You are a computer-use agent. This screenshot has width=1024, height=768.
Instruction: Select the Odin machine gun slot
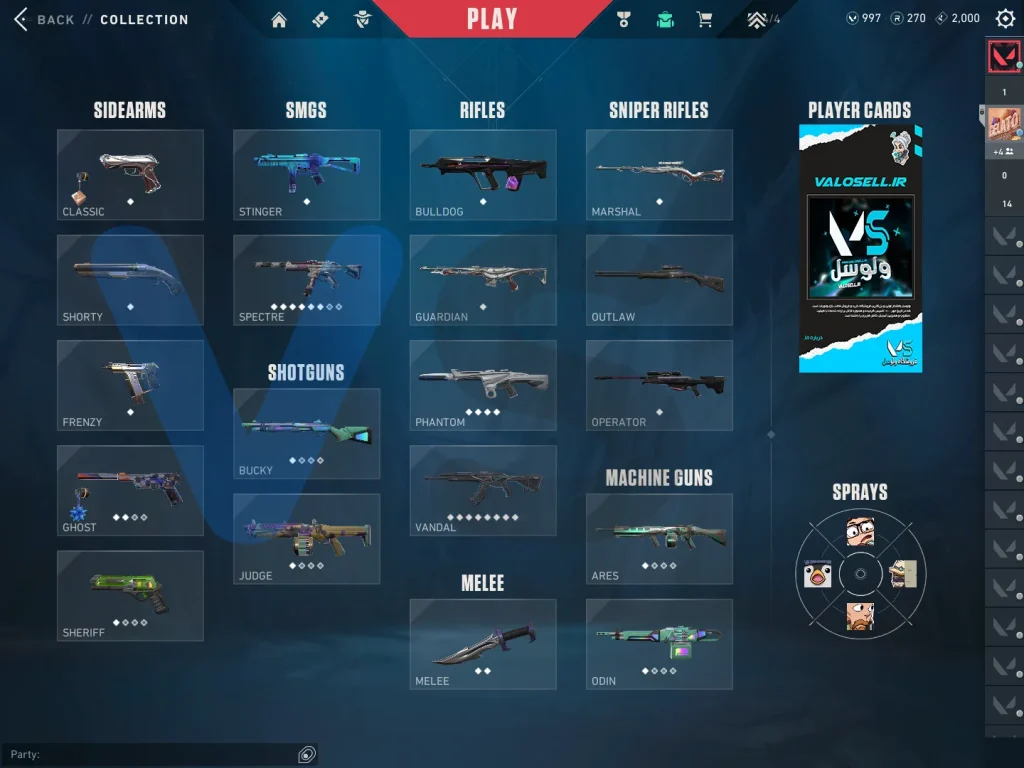point(658,643)
